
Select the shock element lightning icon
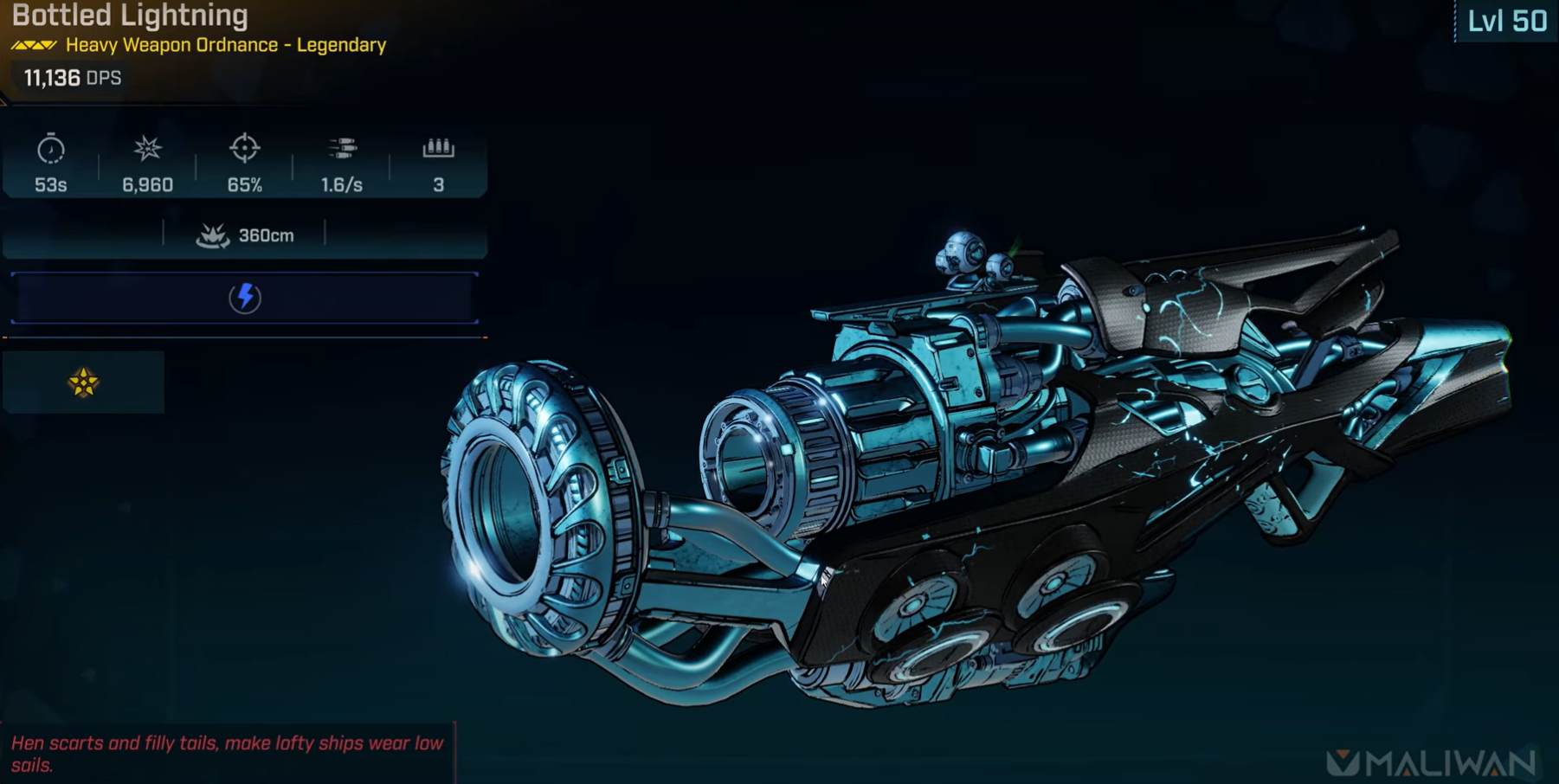(x=245, y=298)
